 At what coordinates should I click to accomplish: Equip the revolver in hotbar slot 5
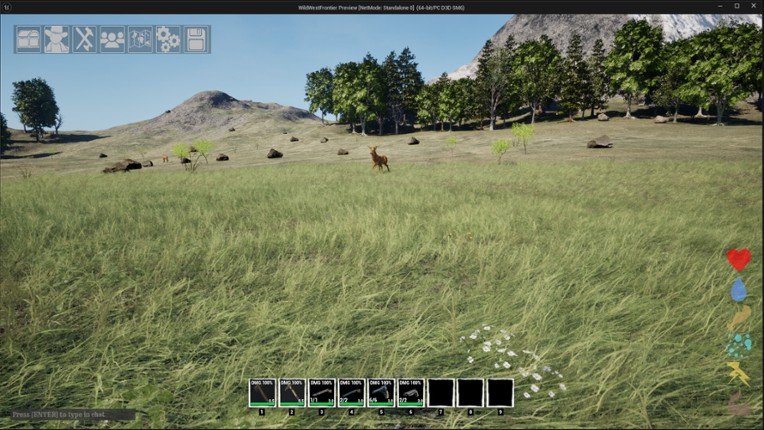(x=381, y=392)
